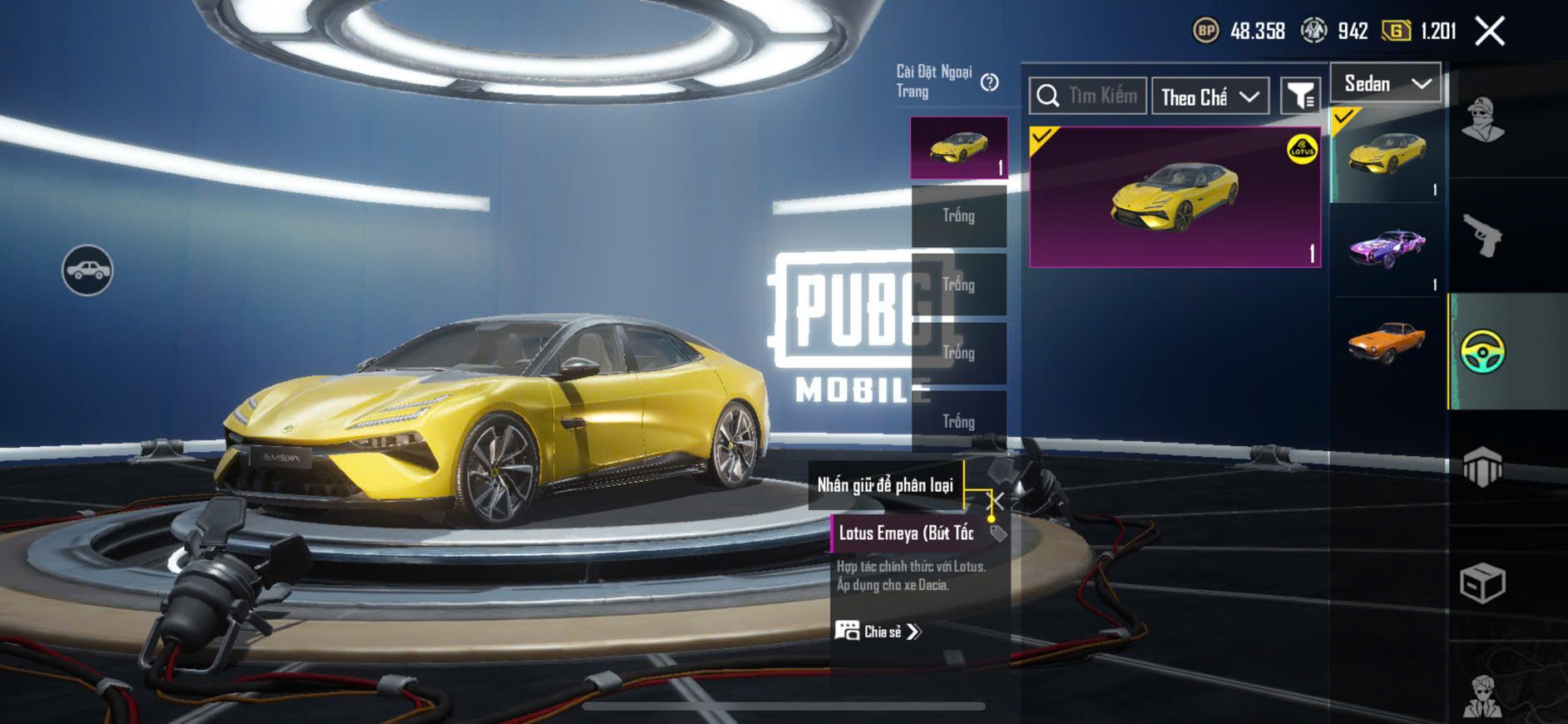Click the tag icon beside Lotus Emeya name

998,533
